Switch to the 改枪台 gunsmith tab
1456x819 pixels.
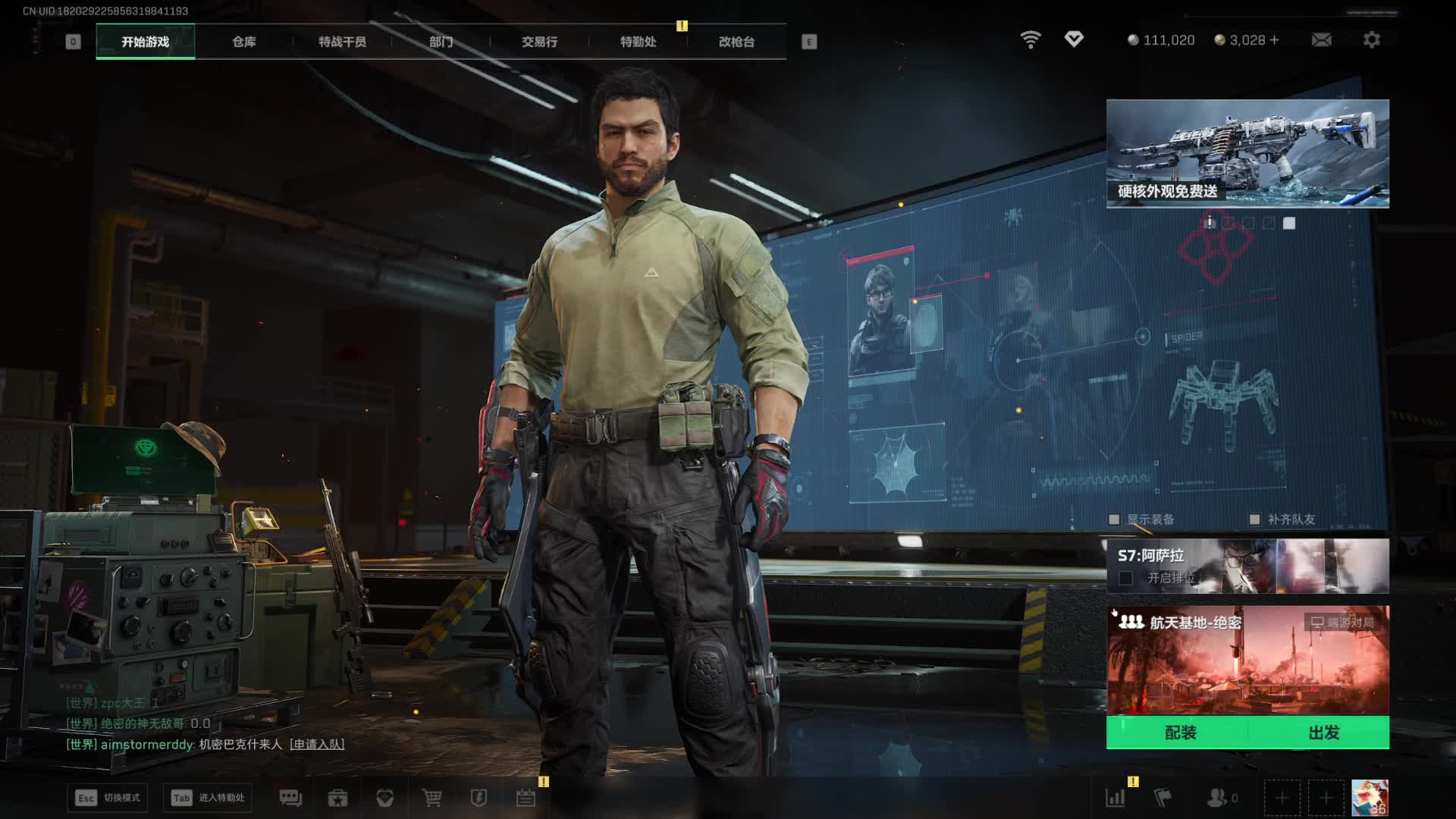(736, 42)
